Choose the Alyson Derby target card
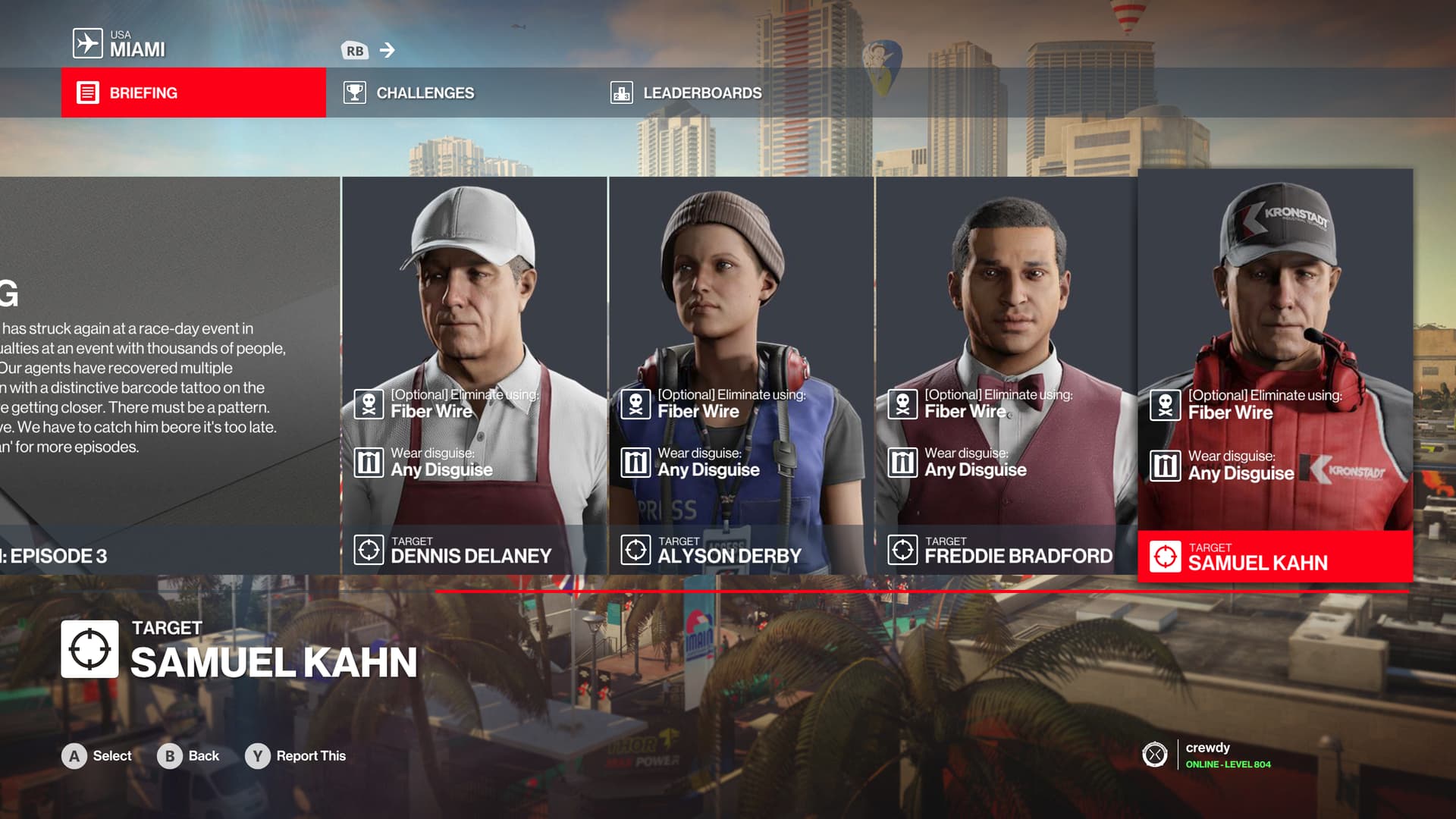 [x=741, y=375]
